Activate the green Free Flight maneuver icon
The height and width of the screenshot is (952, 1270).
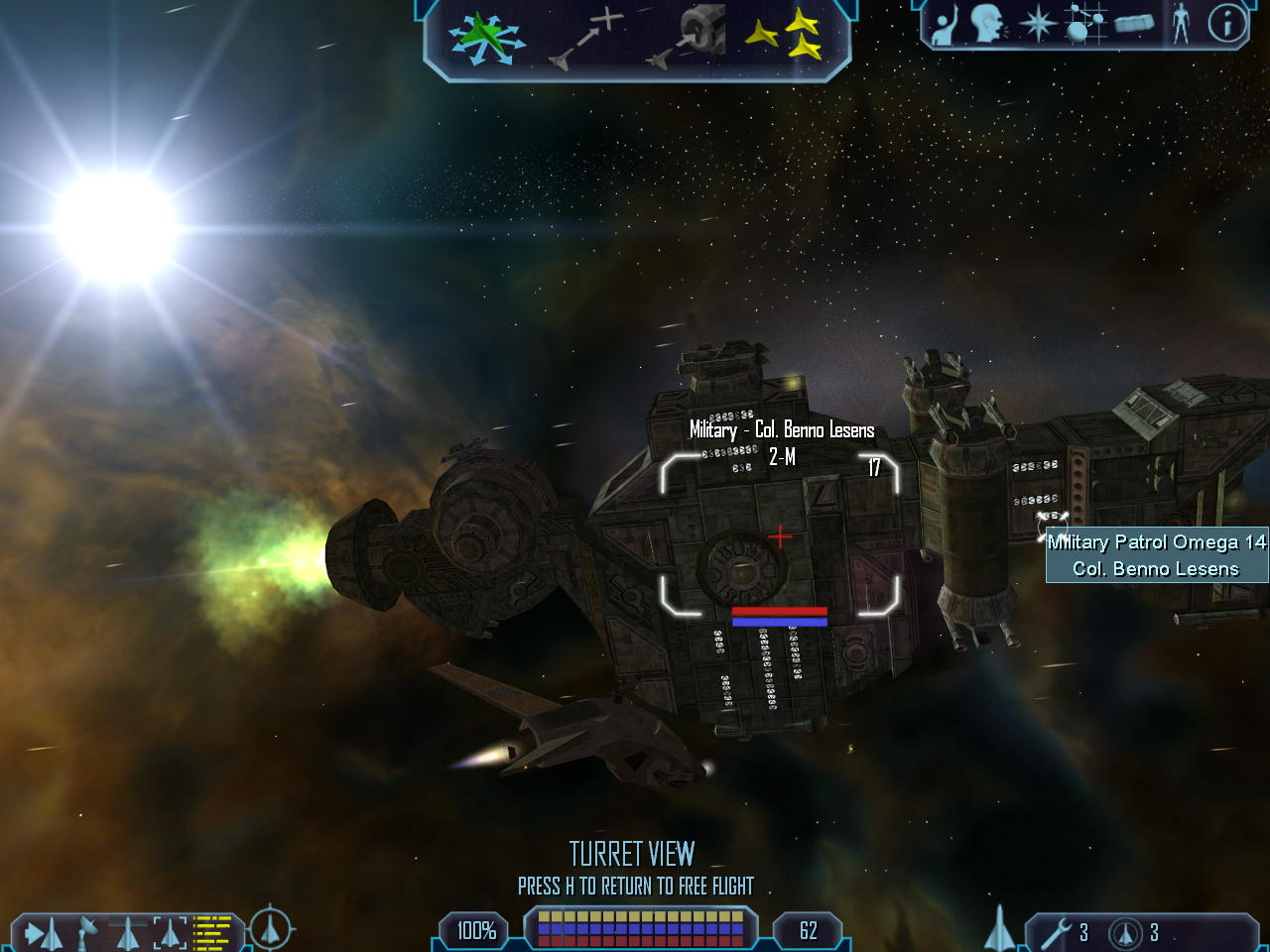coord(484,39)
